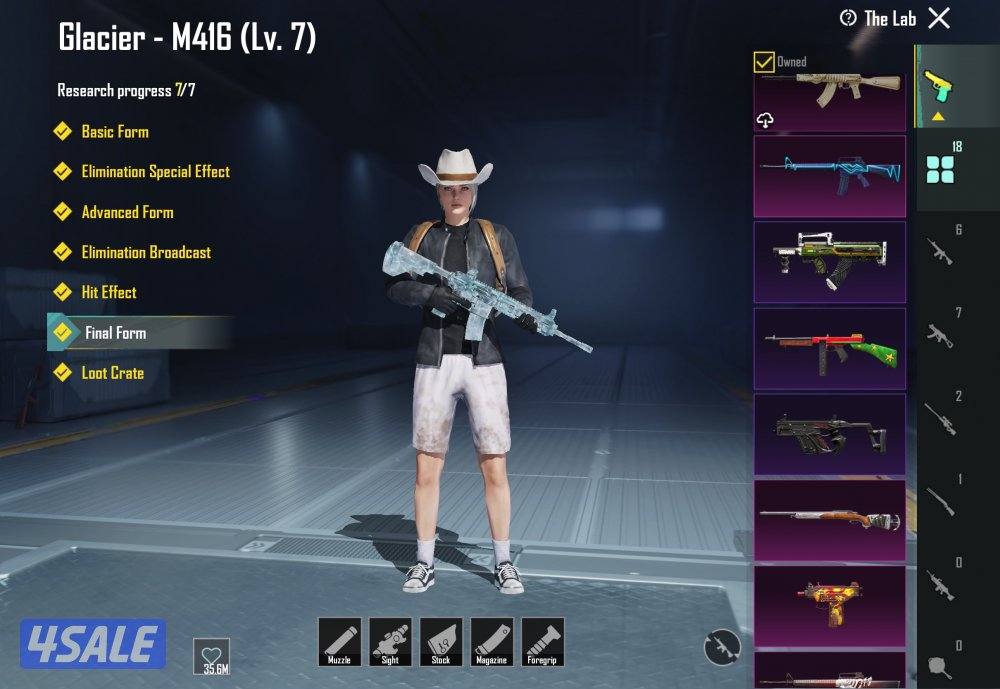Switch to the yellow pistol category tab
Viewport: 1000px width, 689px height.
[938, 86]
